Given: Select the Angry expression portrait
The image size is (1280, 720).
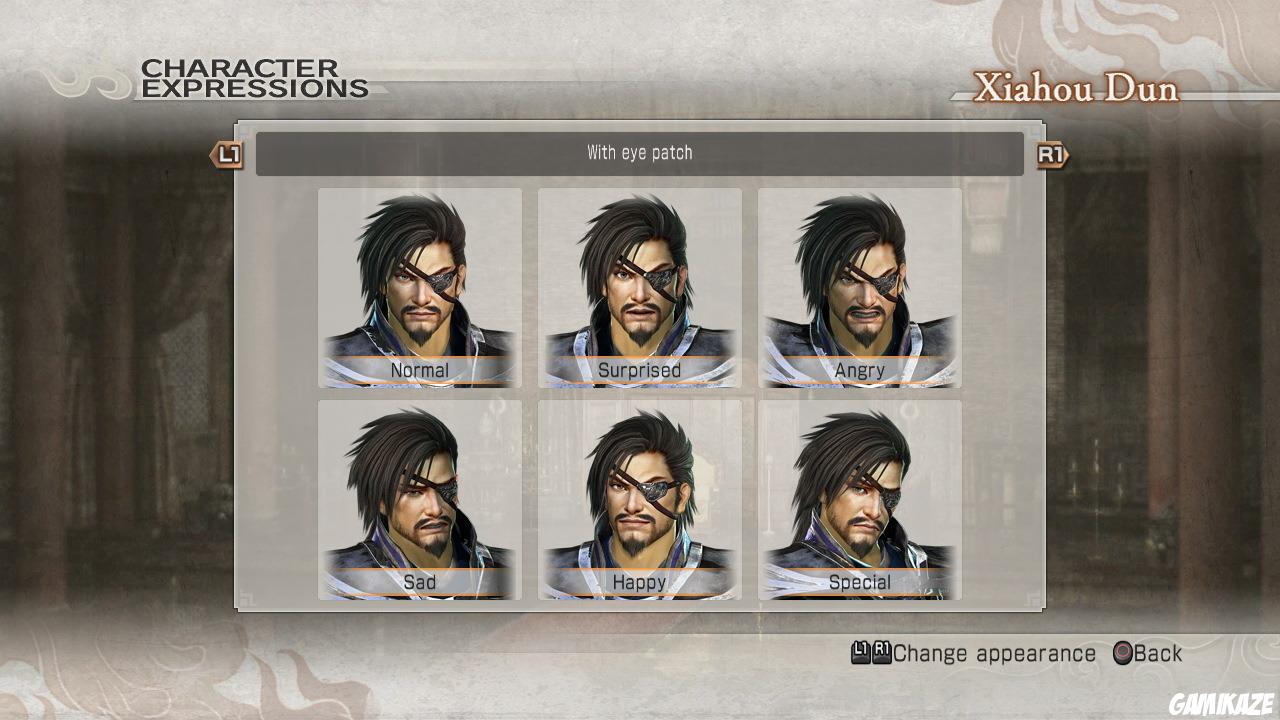Looking at the screenshot, I should [860, 285].
